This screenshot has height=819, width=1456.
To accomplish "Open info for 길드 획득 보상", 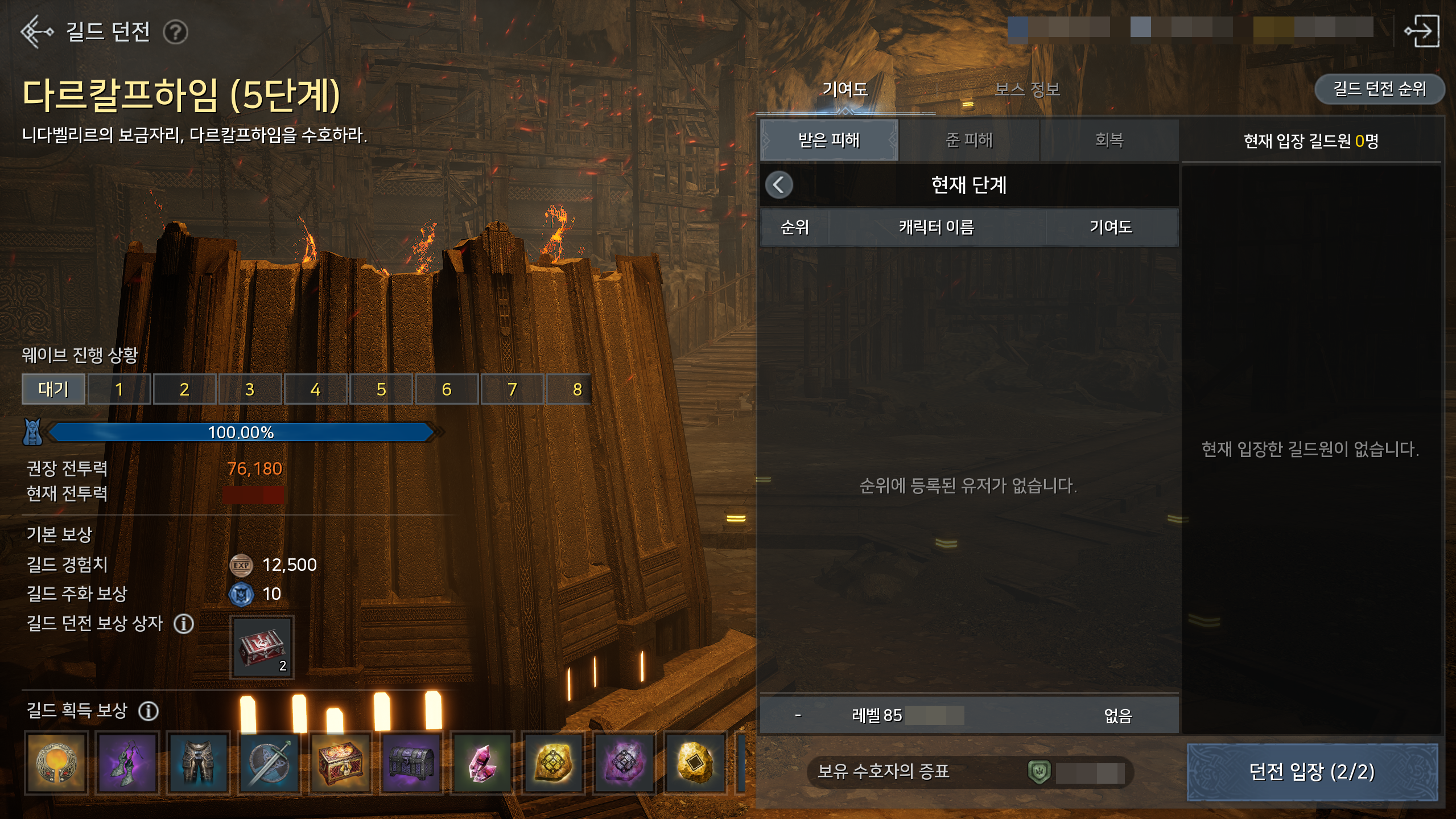I will pos(149,711).
